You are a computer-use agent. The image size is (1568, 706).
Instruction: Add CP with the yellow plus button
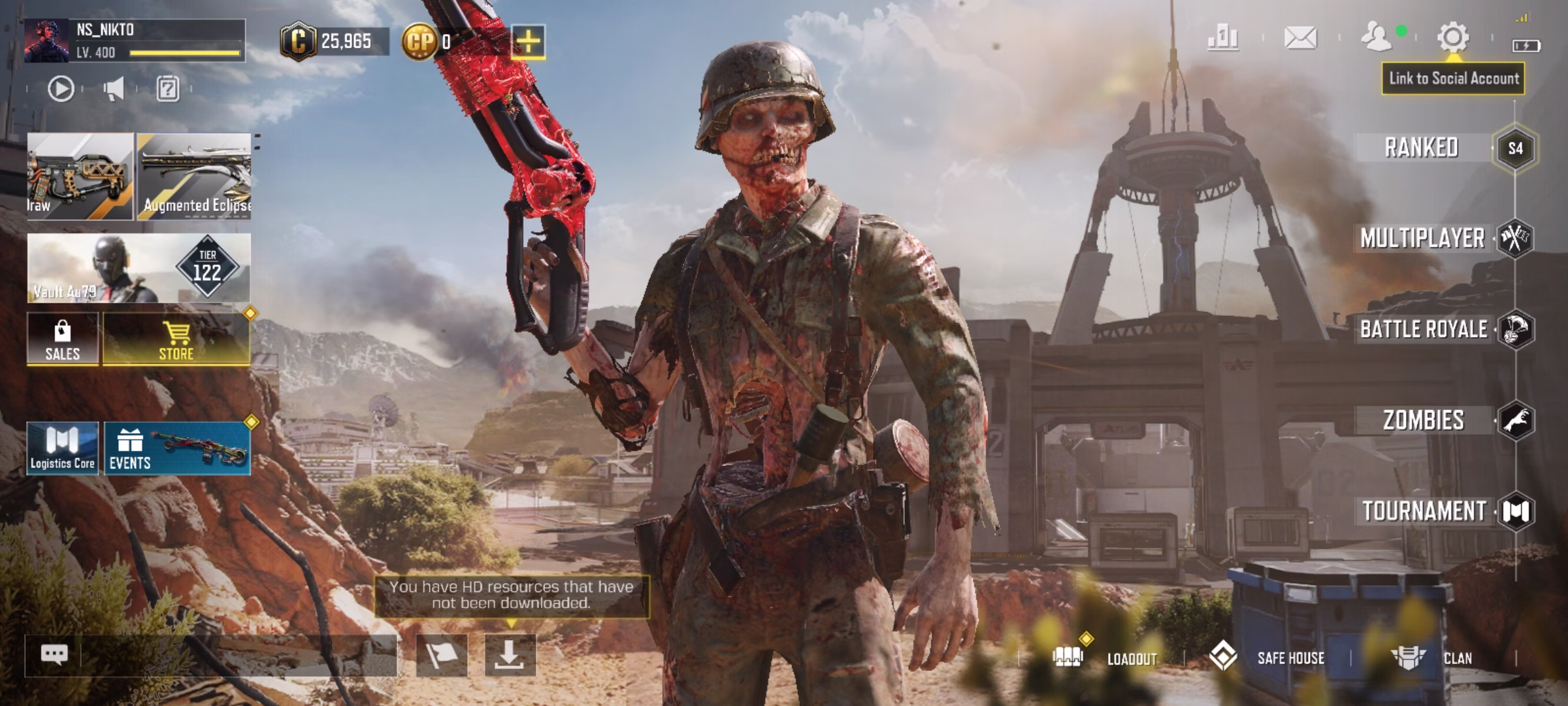click(x=528, y=42)
